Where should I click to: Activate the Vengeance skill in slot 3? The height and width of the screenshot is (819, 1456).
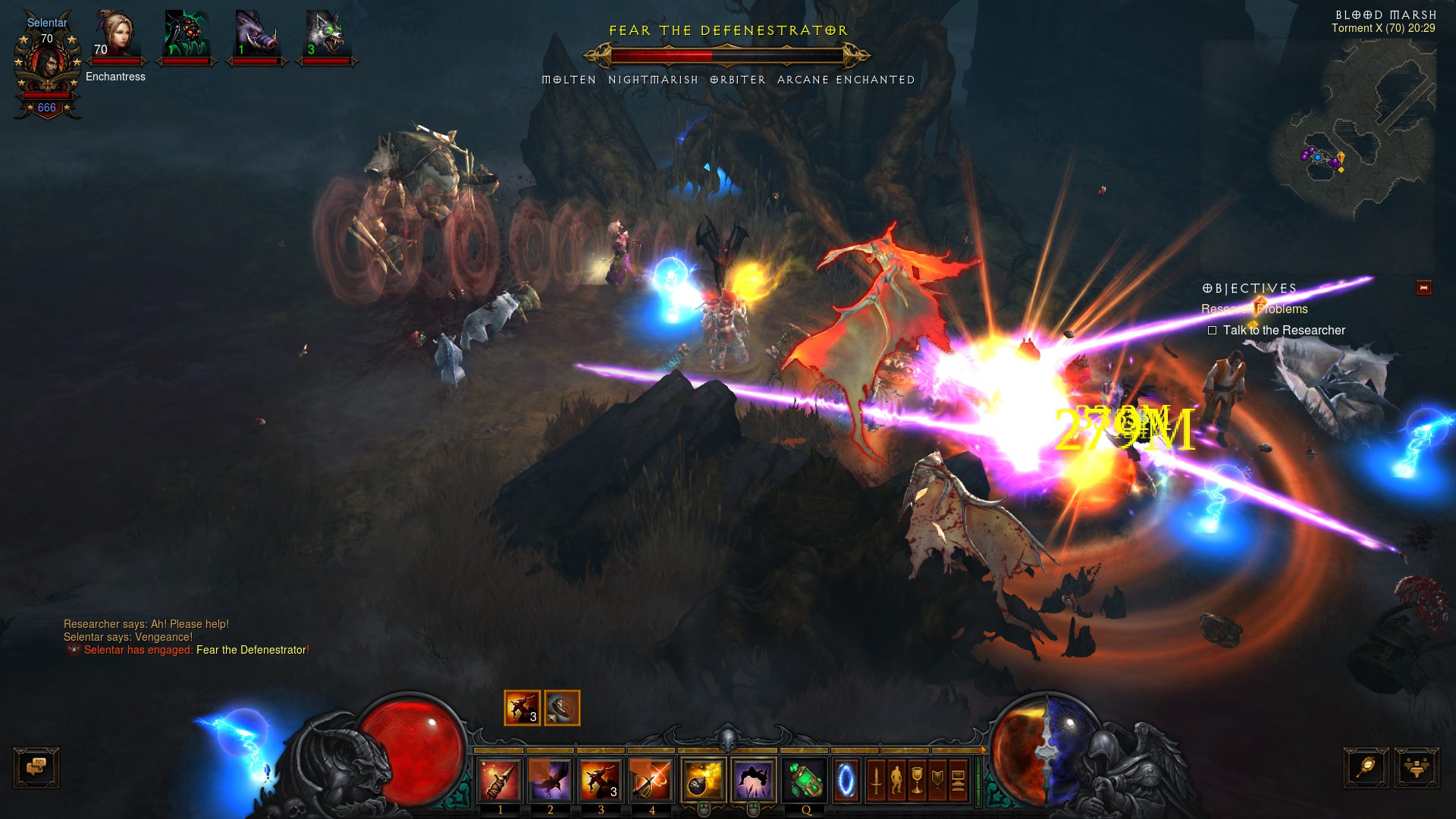point(601,780)
